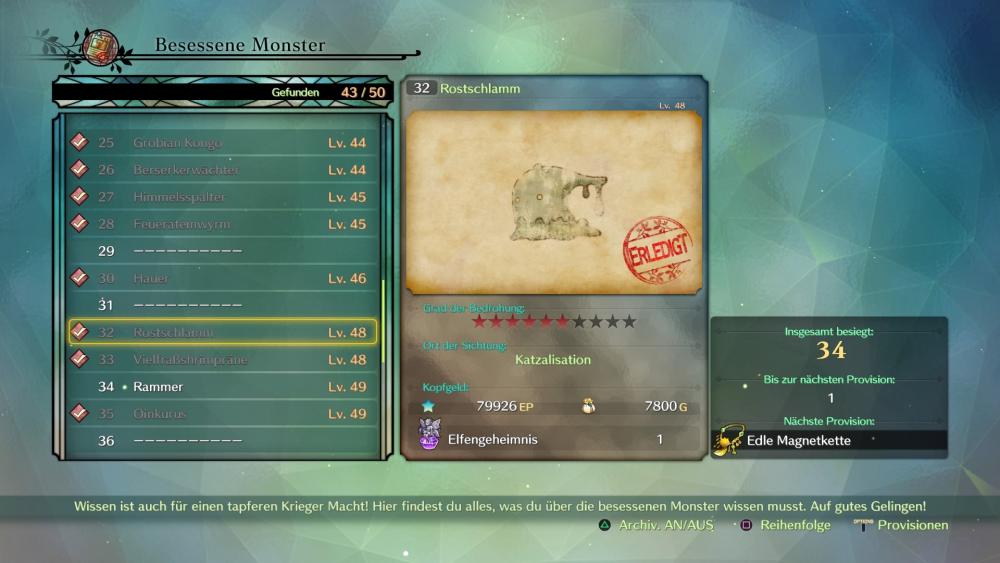This screenshot has height=563, width=1000.
Task: Select monster entry 25 Grobian Kongo
Action: [222, 143]
